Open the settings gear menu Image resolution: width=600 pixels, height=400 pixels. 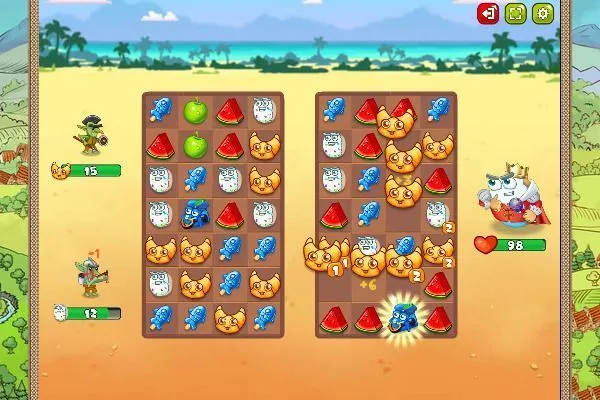[x=543, y=13]
